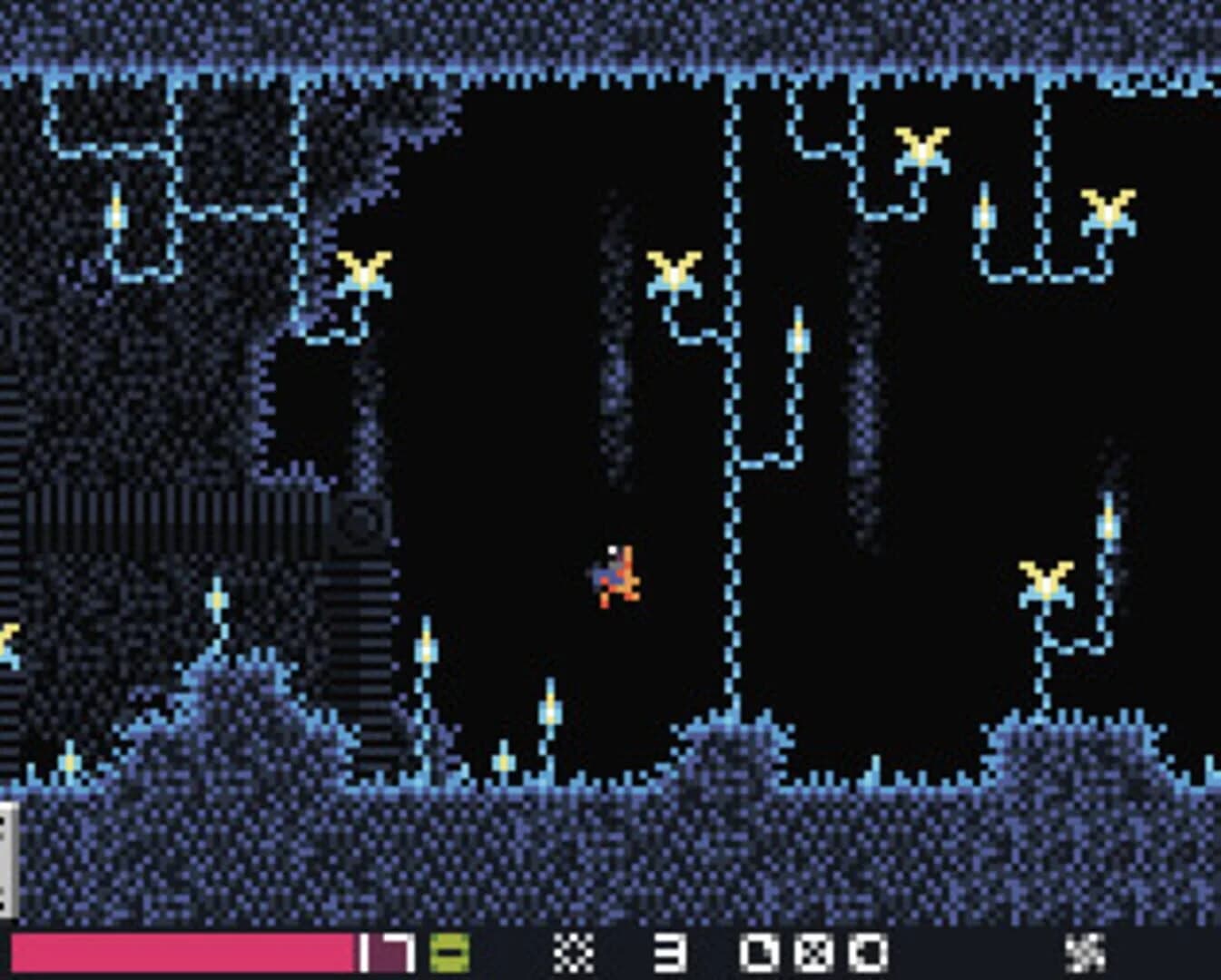Toggle the lit wall sconce on the upper left
This screenshot has height=980, width=1221.
tap(115, 216)
